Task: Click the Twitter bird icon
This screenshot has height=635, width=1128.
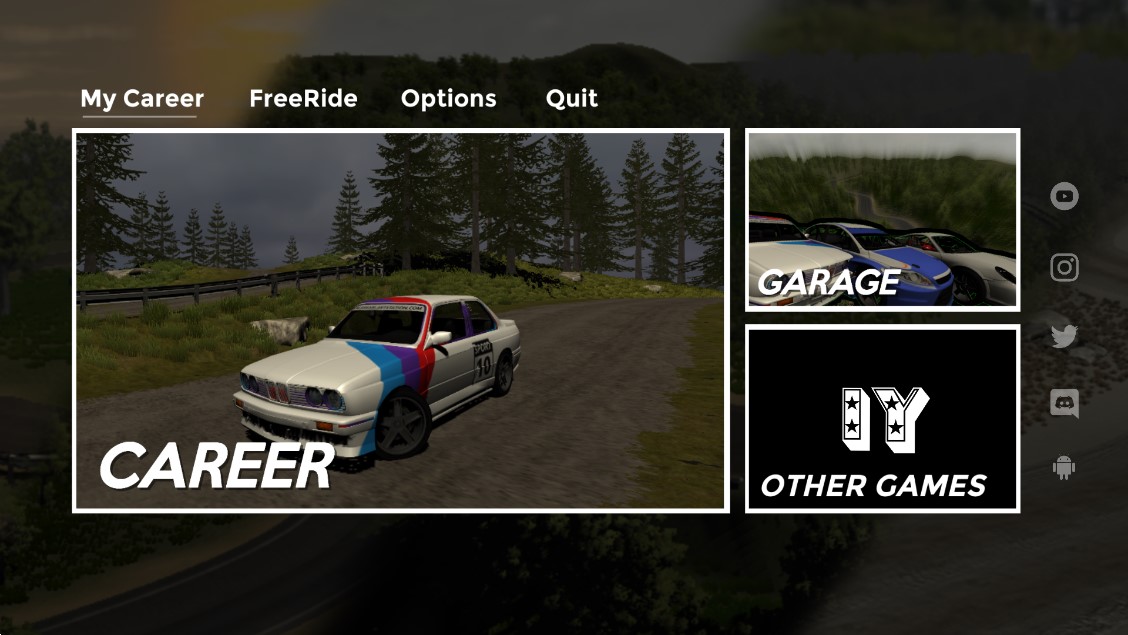Action: [1064, 336]
